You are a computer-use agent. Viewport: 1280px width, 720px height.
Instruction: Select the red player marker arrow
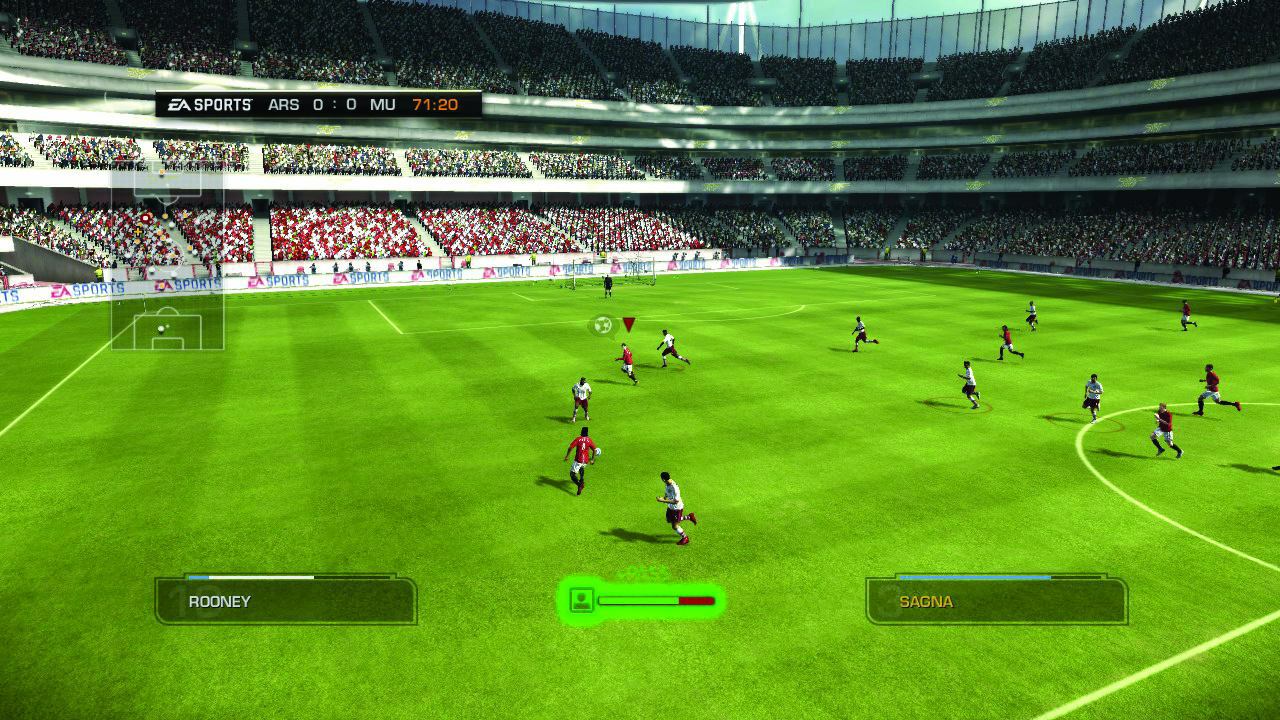(630, 323)
